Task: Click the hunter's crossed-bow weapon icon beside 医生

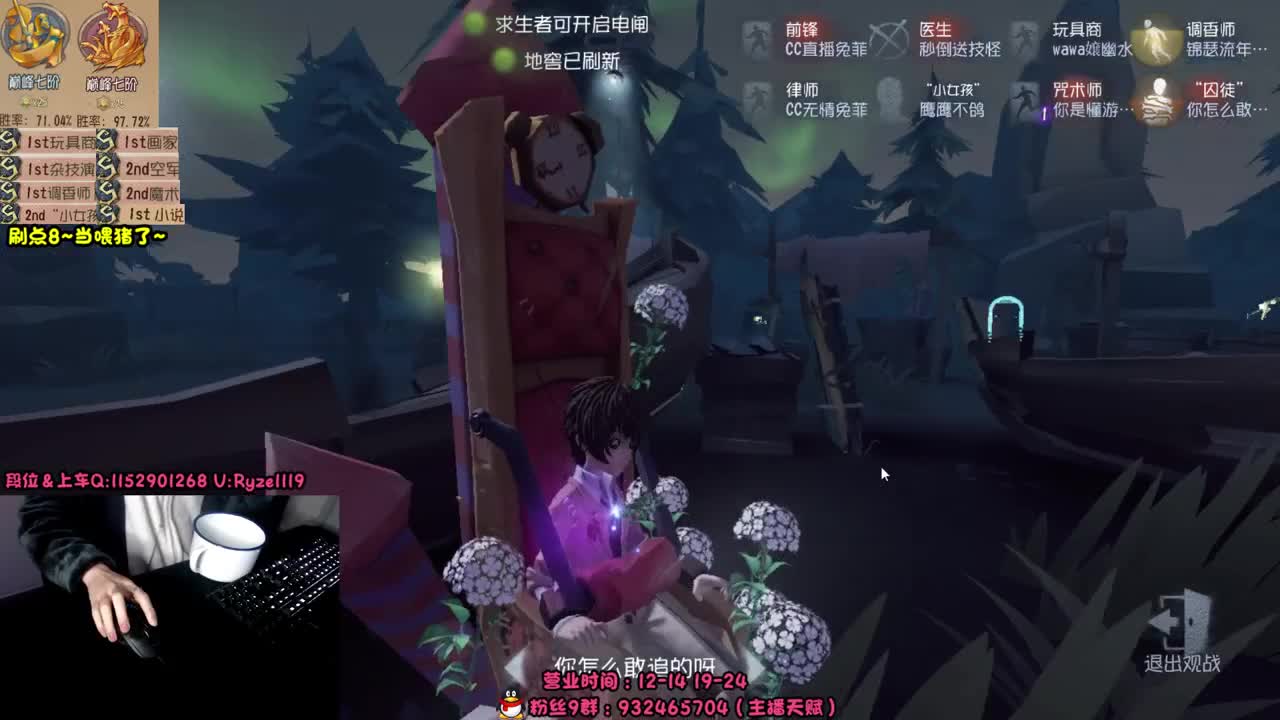Action: 889,40
